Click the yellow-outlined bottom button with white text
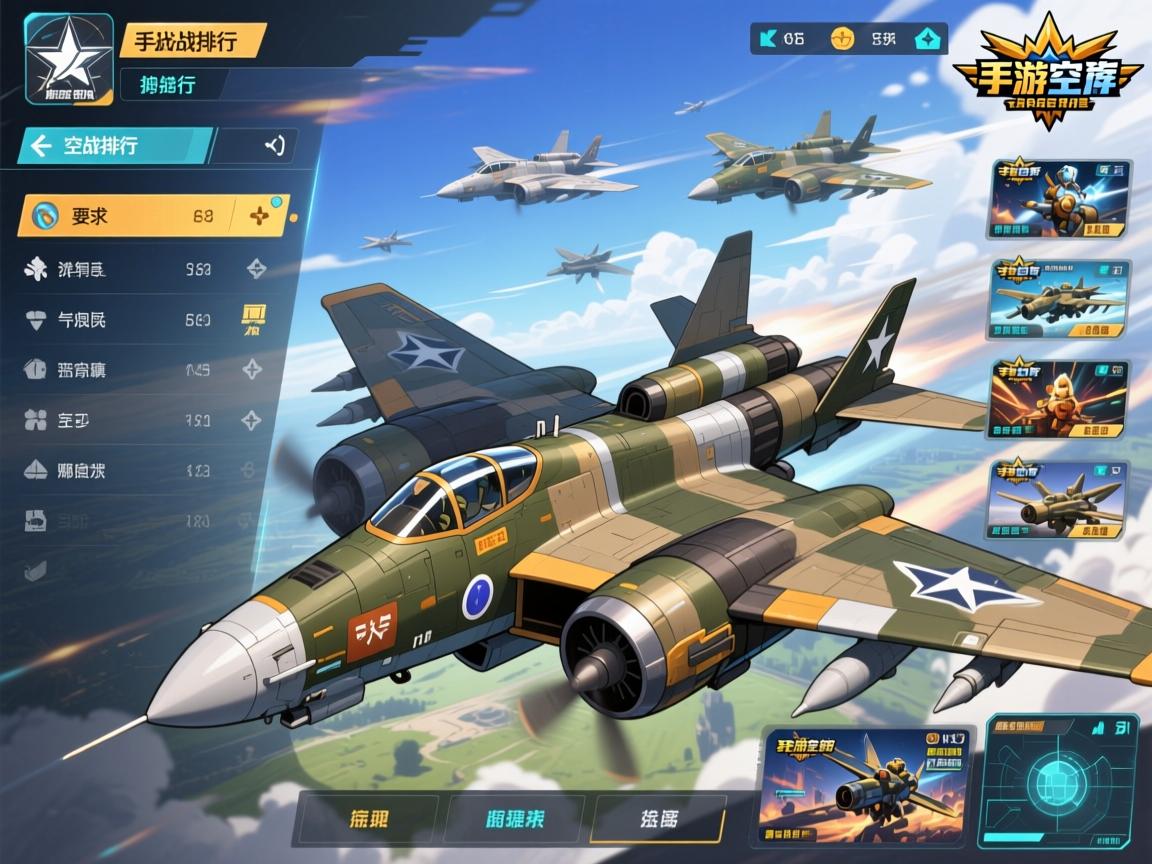1152x864 pixels. pyautogui.click(x=658, y=819)
